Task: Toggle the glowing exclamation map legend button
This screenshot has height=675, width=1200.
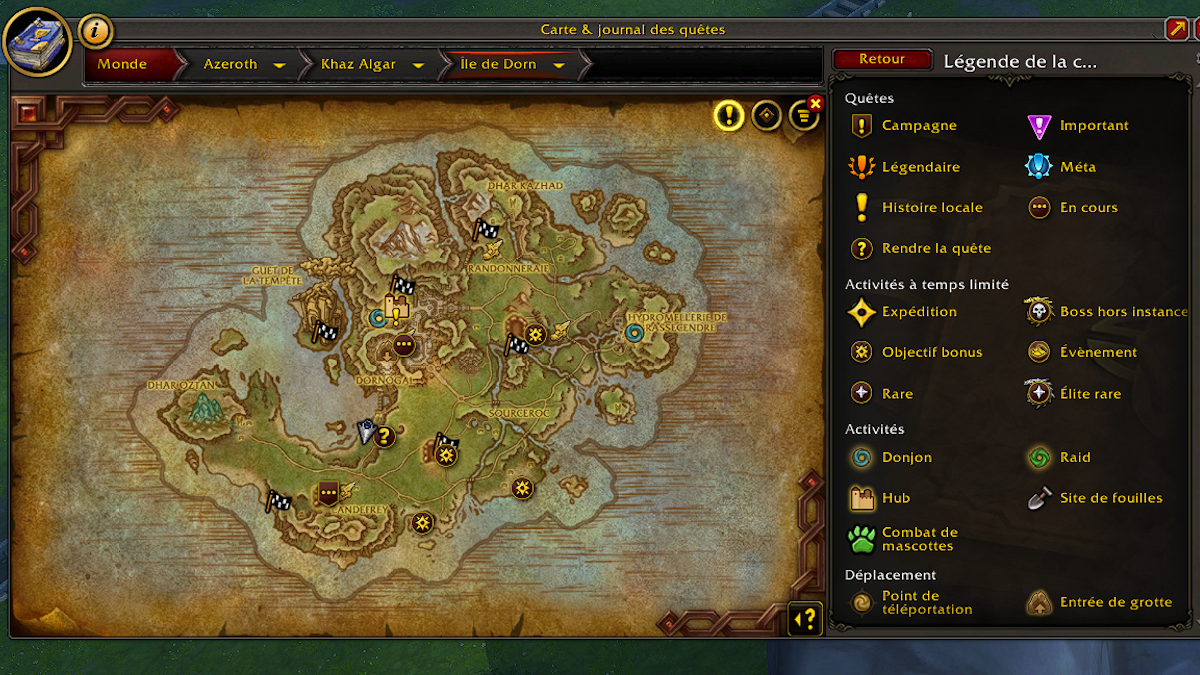Action: tap(729, 116)
